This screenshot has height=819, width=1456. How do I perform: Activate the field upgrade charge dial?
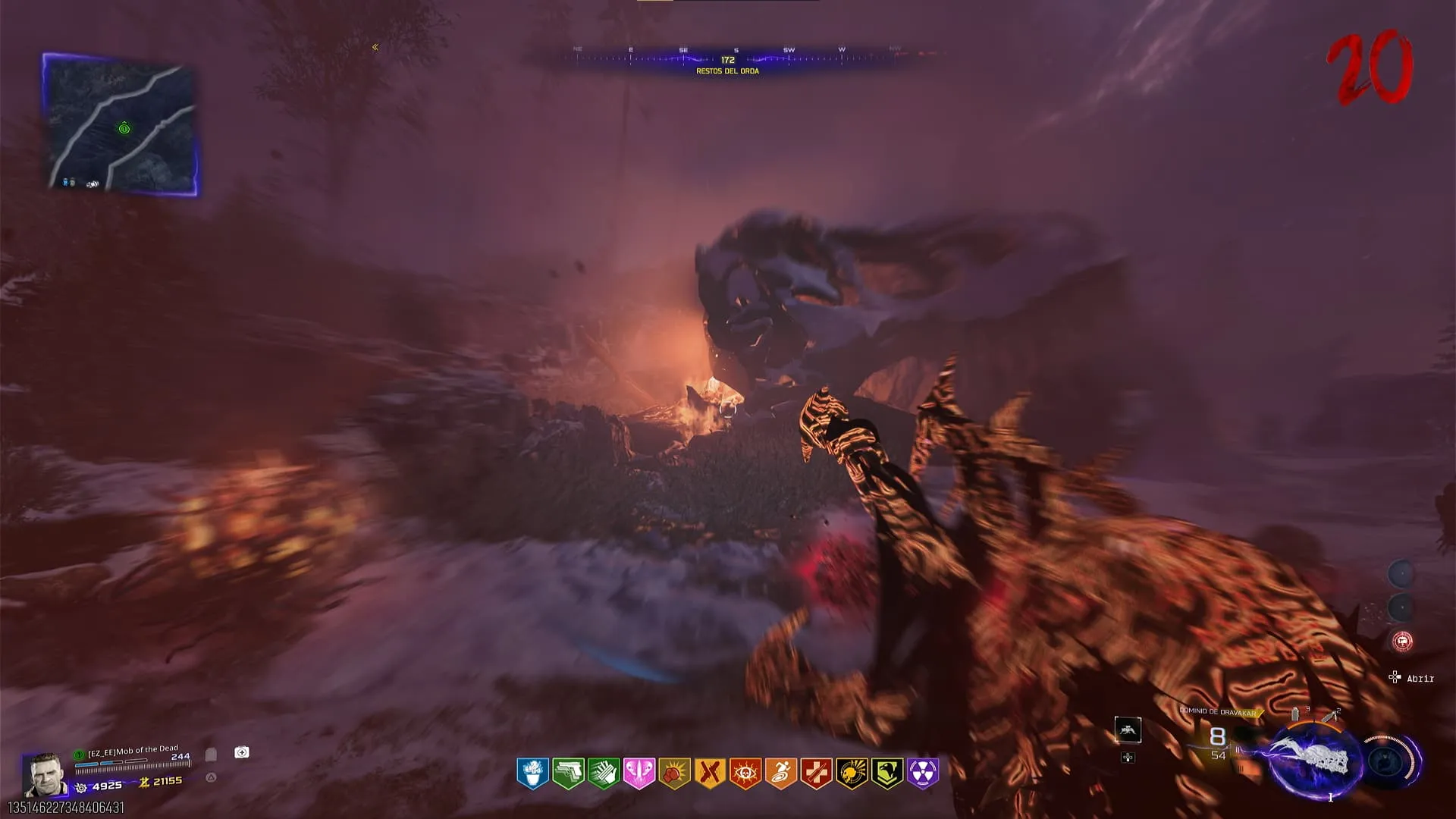point(1394,761)
